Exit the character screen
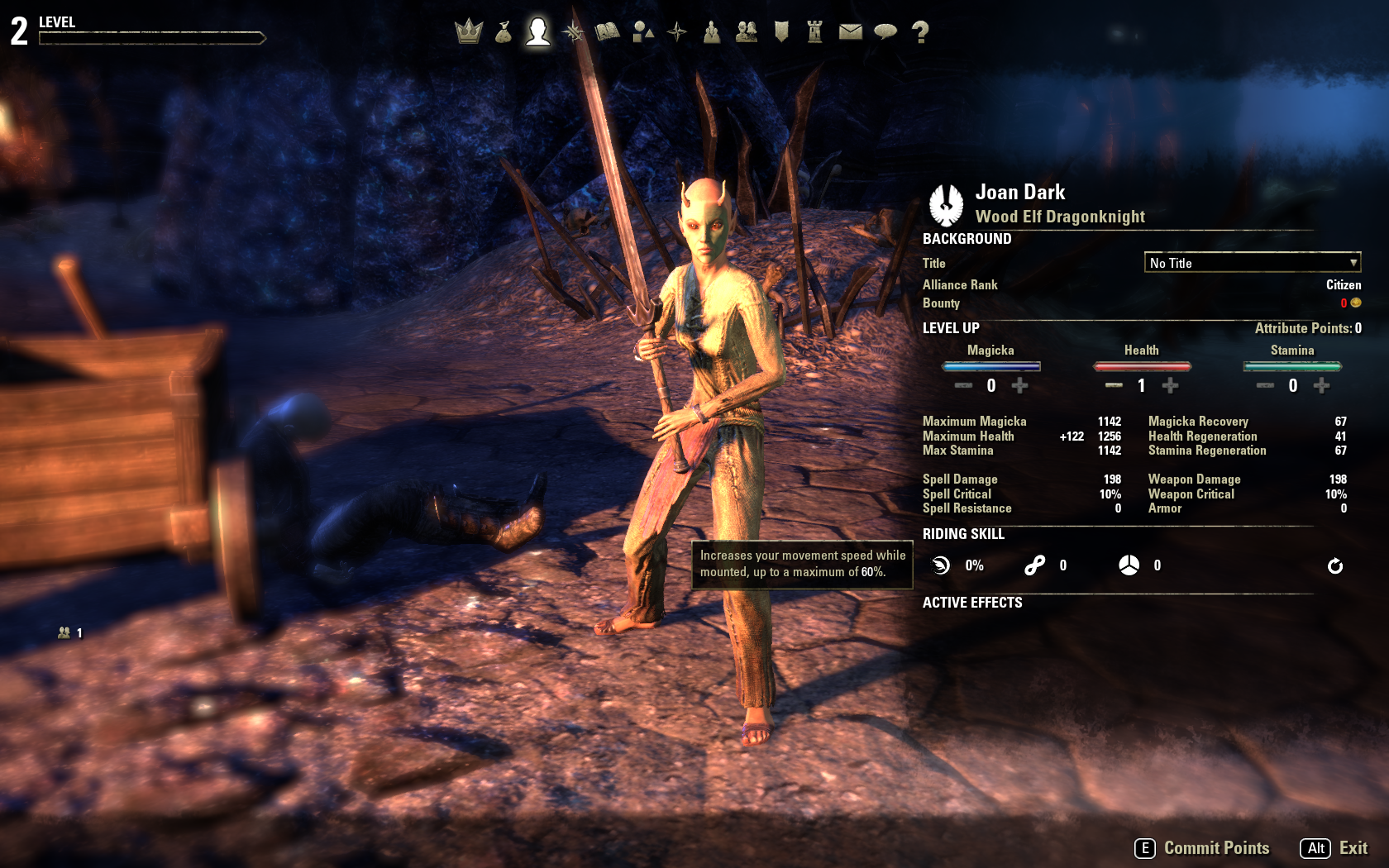This screenshot has height=868, width=1389. tap(1335, 848)
